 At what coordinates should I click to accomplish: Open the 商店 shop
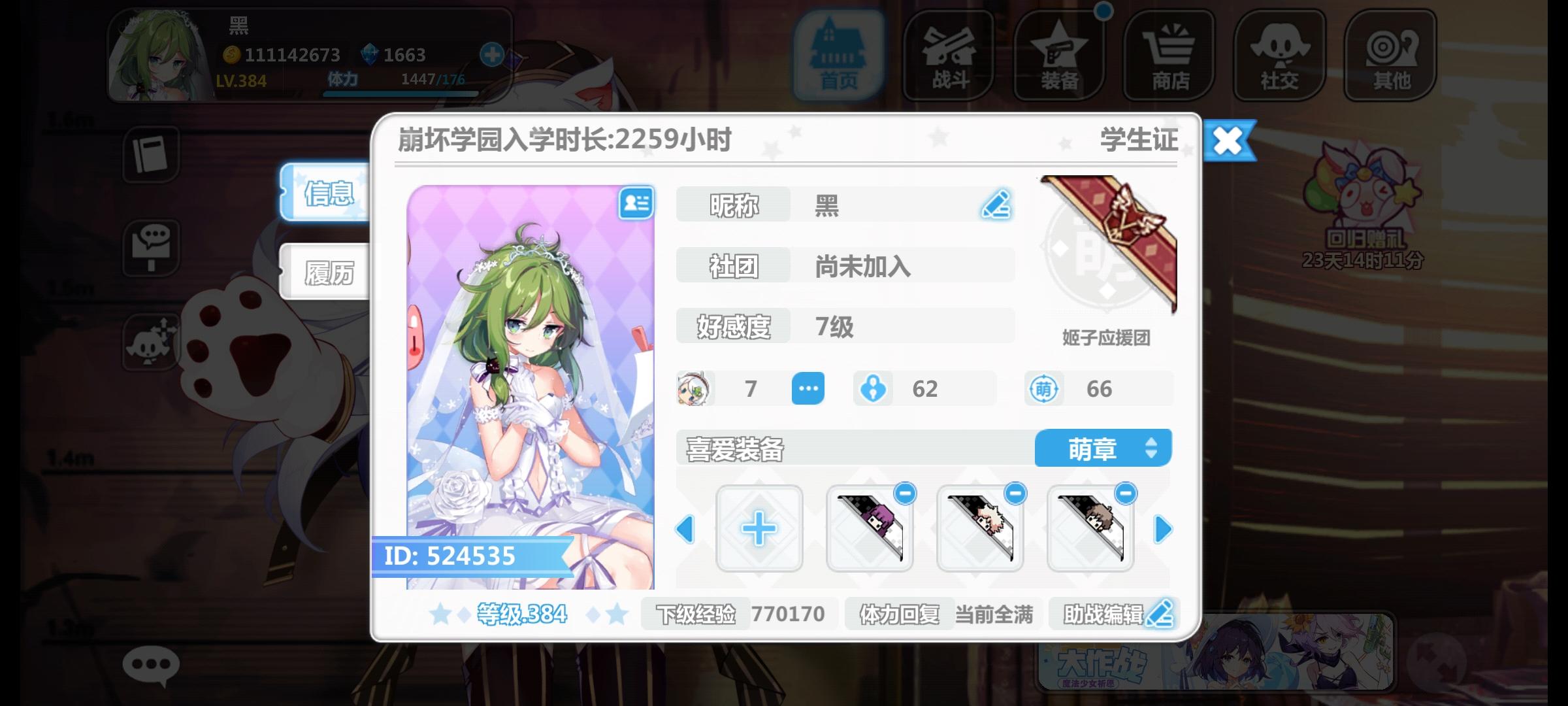pyautogui.click(x=1169, y=56)
